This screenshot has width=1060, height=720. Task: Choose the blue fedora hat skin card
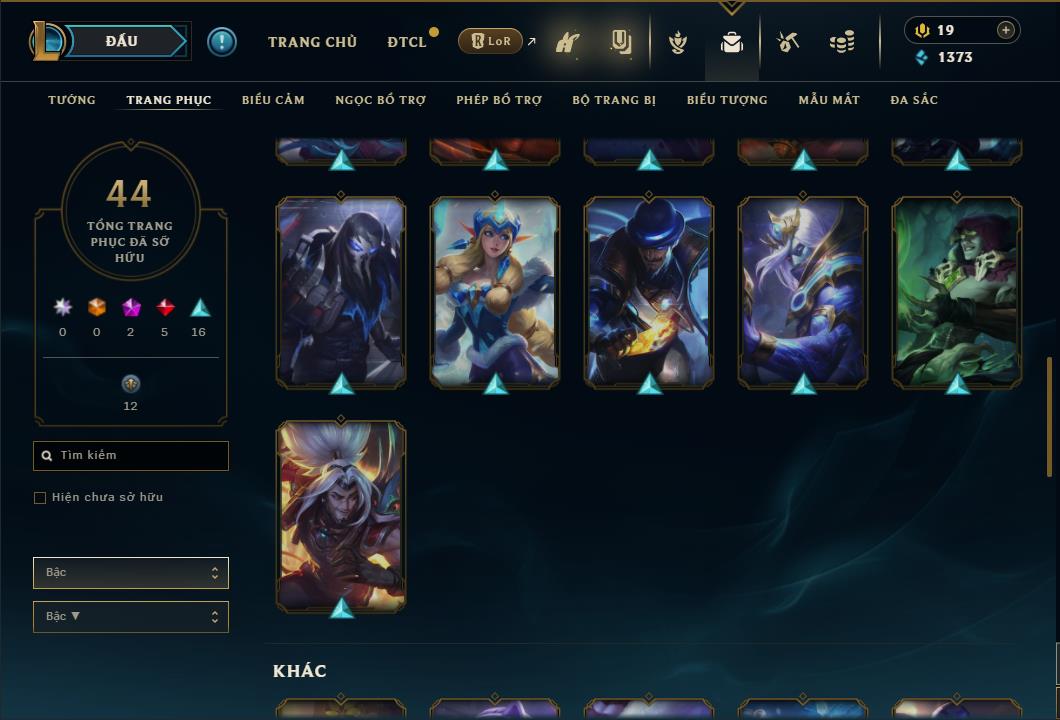click(x=649, y=291)
